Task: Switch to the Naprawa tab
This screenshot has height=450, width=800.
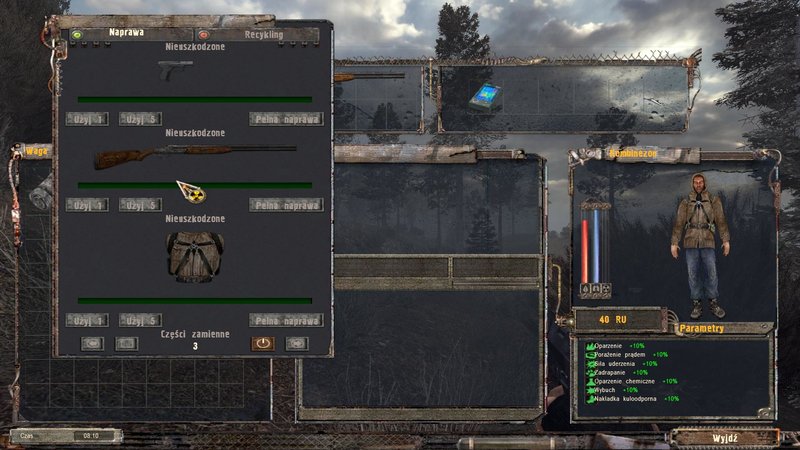Action: (125, 33)
